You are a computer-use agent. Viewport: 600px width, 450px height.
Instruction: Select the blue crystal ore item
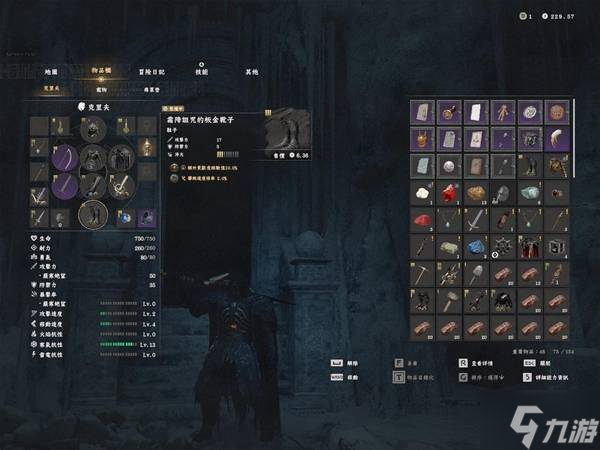point(476,246)
